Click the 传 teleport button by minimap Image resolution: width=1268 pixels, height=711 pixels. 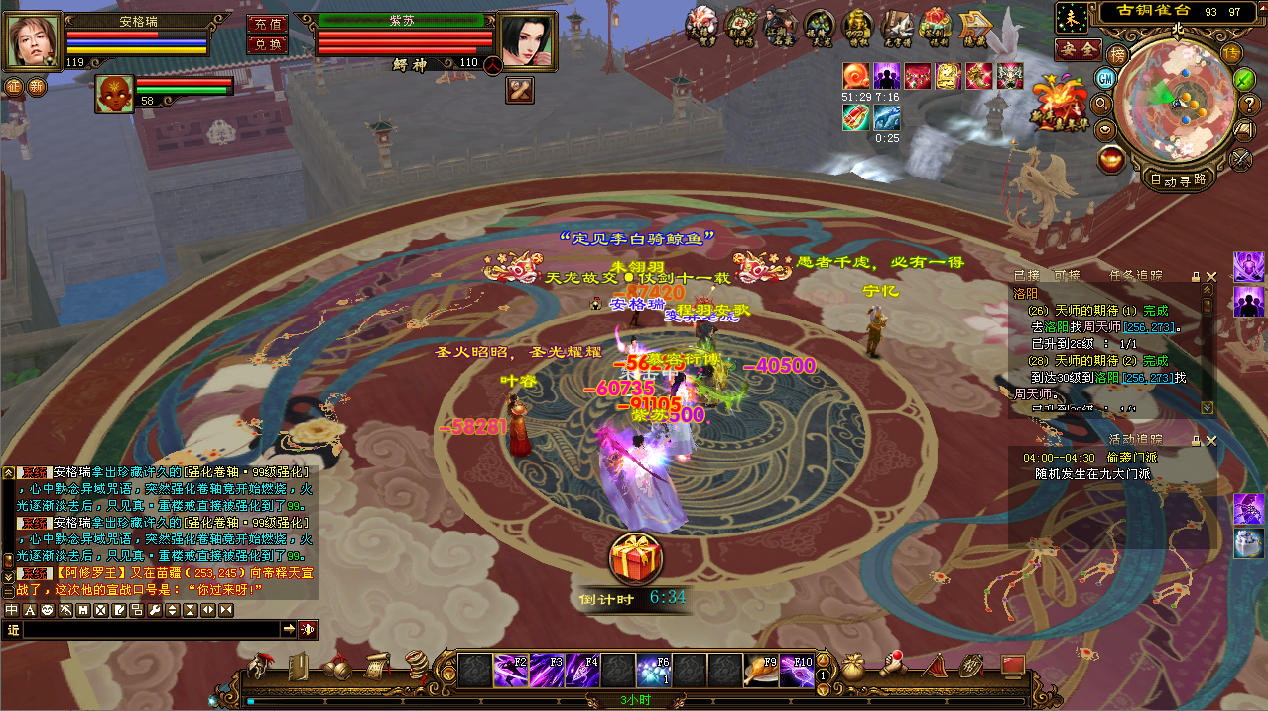tap(1232, 53)
